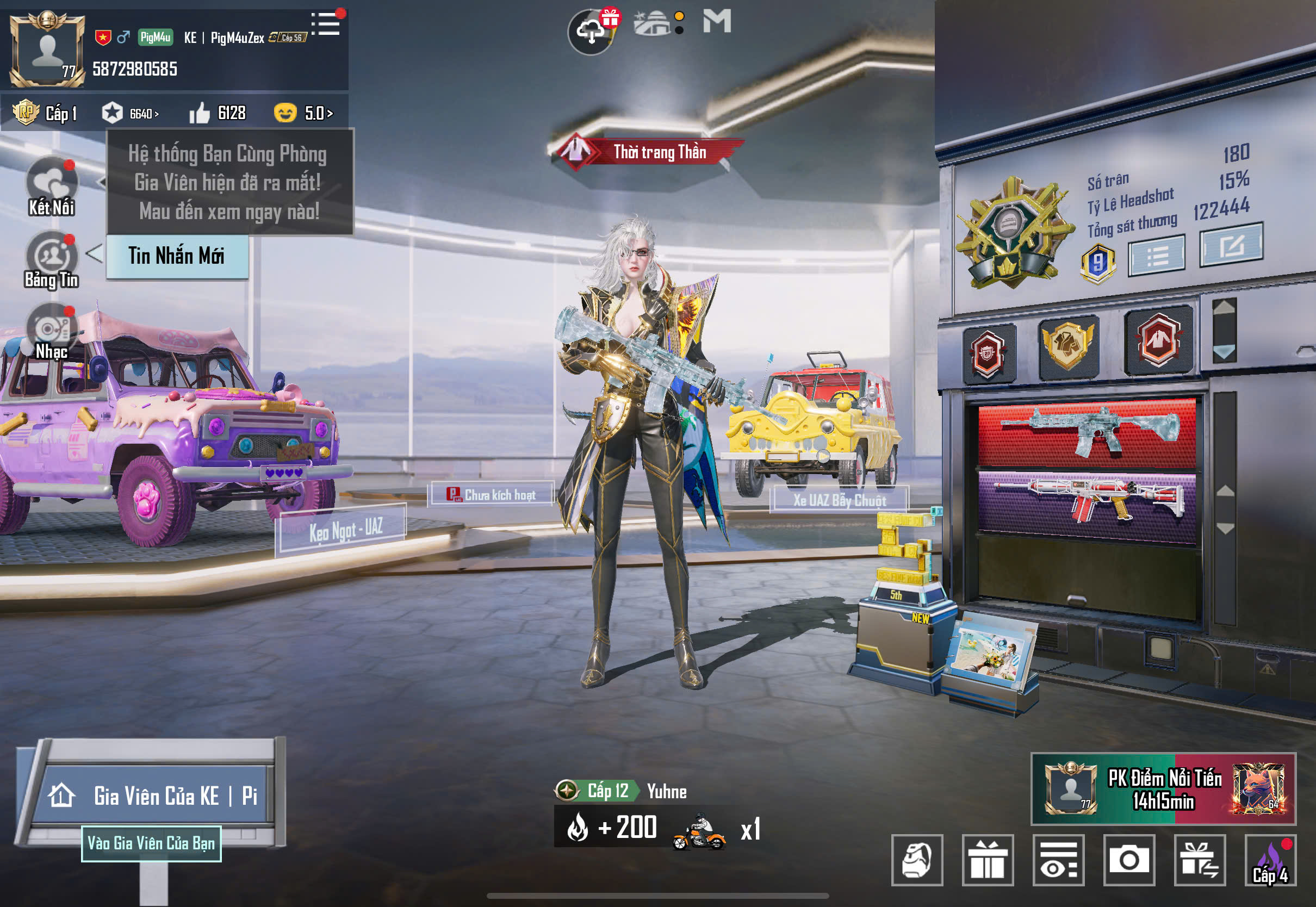This screenshot has width=1316, height=907.
Task: Select the glacier M416 weapon showcase slot
Action: click(1087, 432)
